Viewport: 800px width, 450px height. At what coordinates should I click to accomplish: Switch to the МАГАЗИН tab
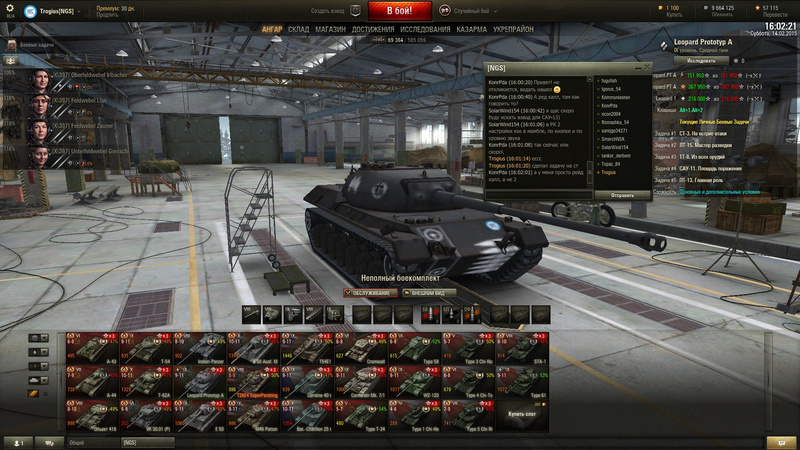(x=330, y=30)
